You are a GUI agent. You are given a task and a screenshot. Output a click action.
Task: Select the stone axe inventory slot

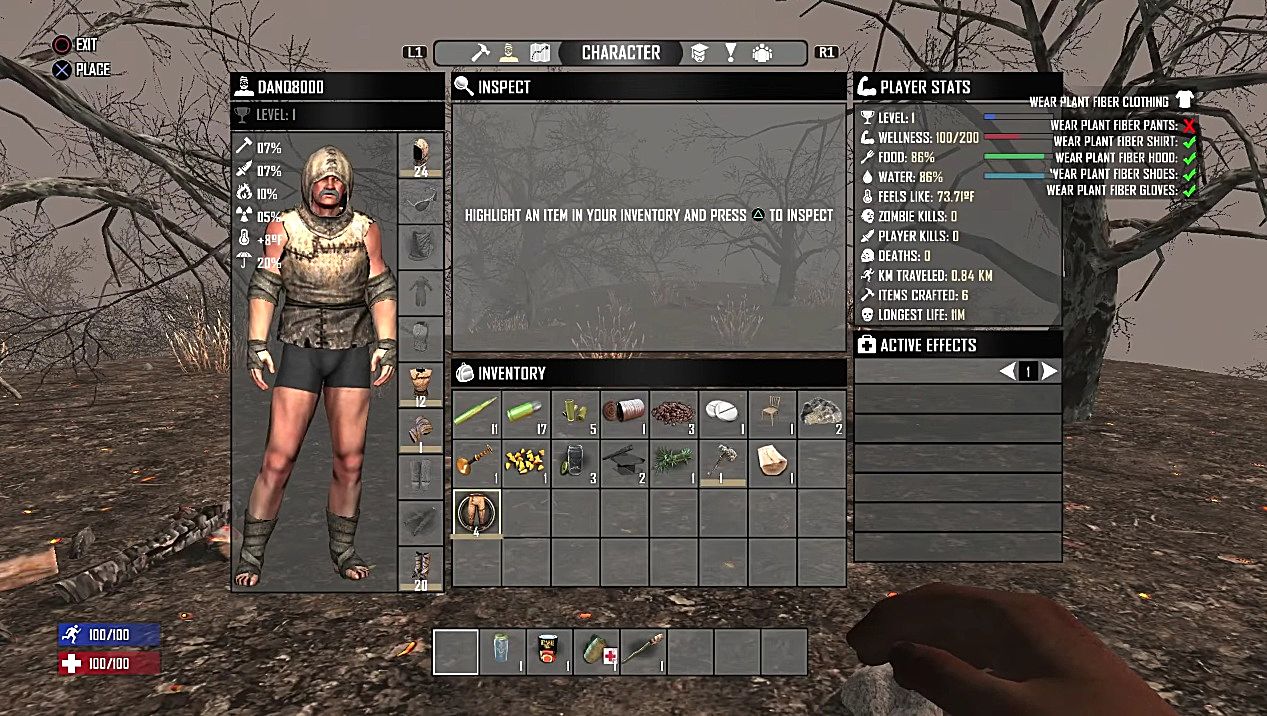pos(723,464)
